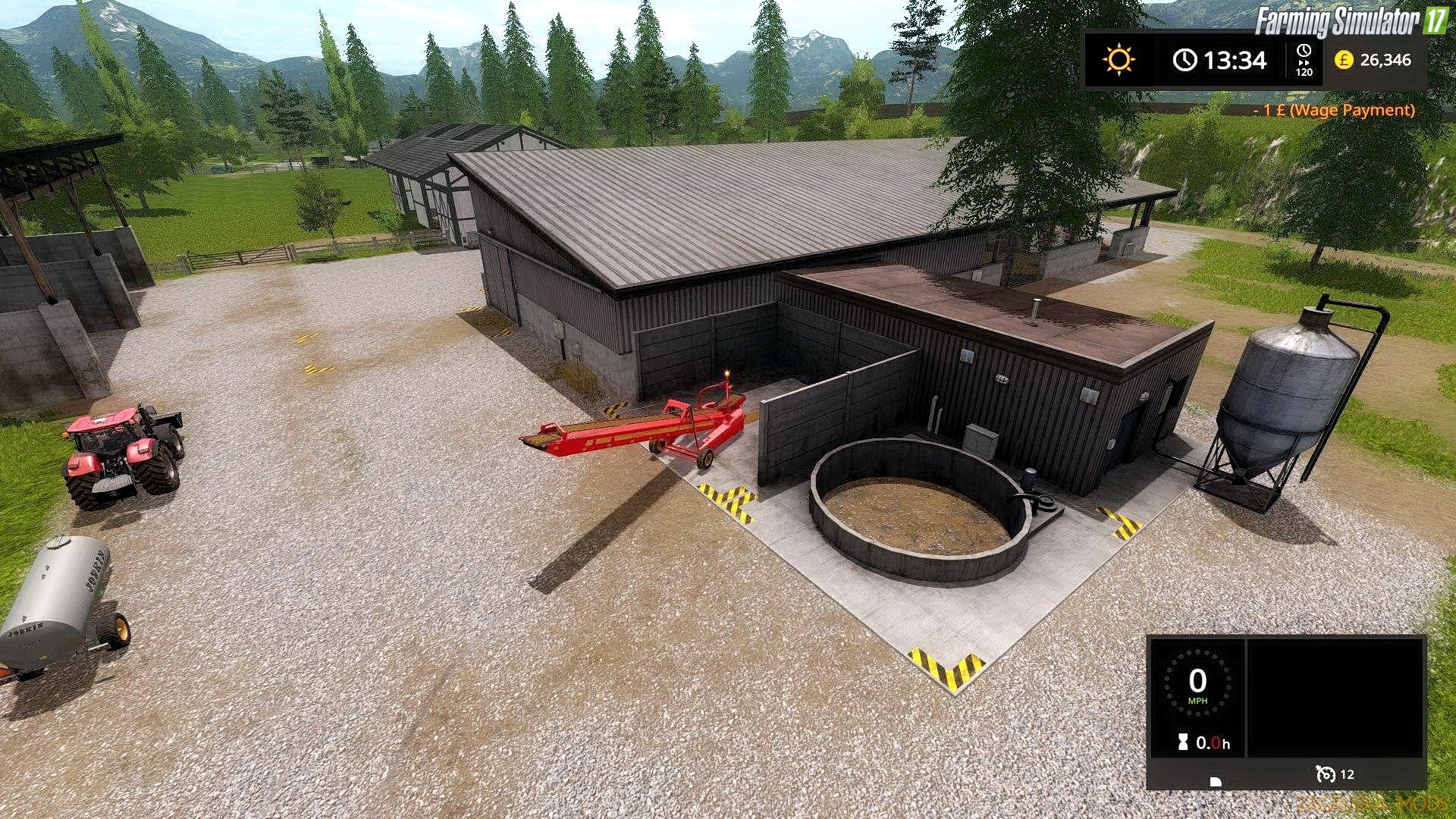This screenshot has width=1456, height=819.
Task: Click the fuel gauge icon below the speedometer panel
Action: pos(1216,781)
